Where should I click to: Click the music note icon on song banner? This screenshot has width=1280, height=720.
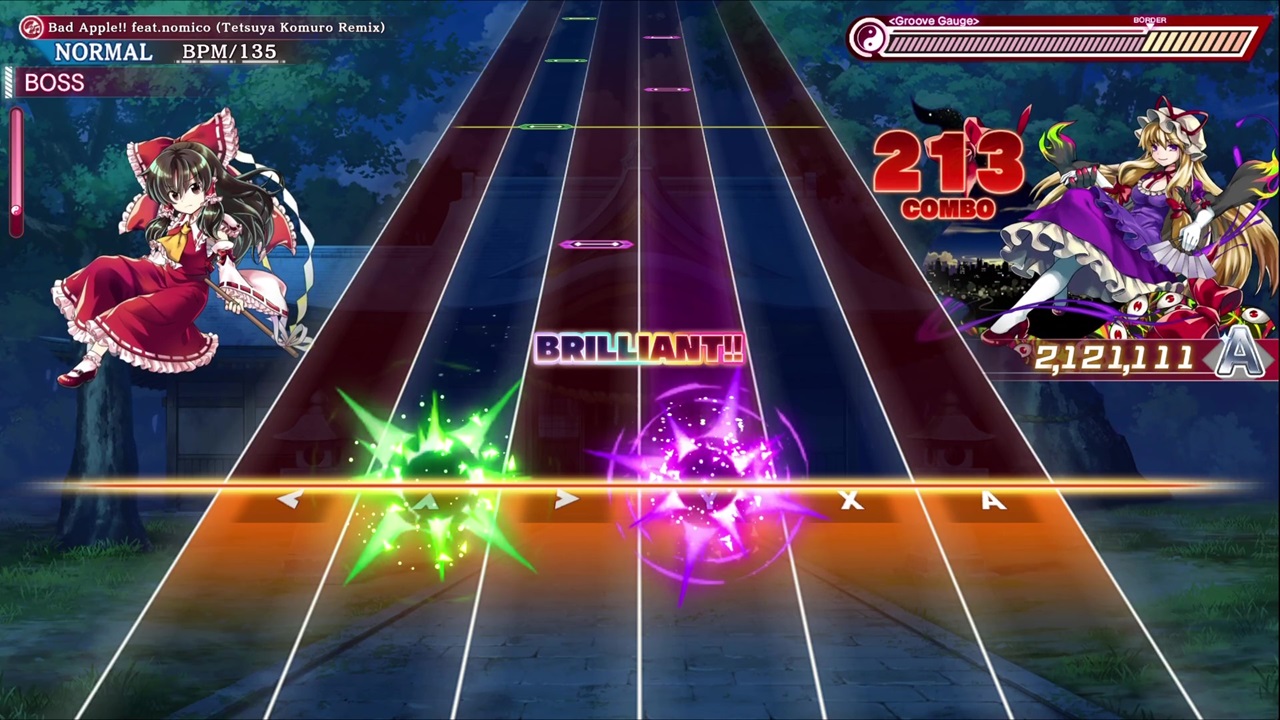(30, 27)
